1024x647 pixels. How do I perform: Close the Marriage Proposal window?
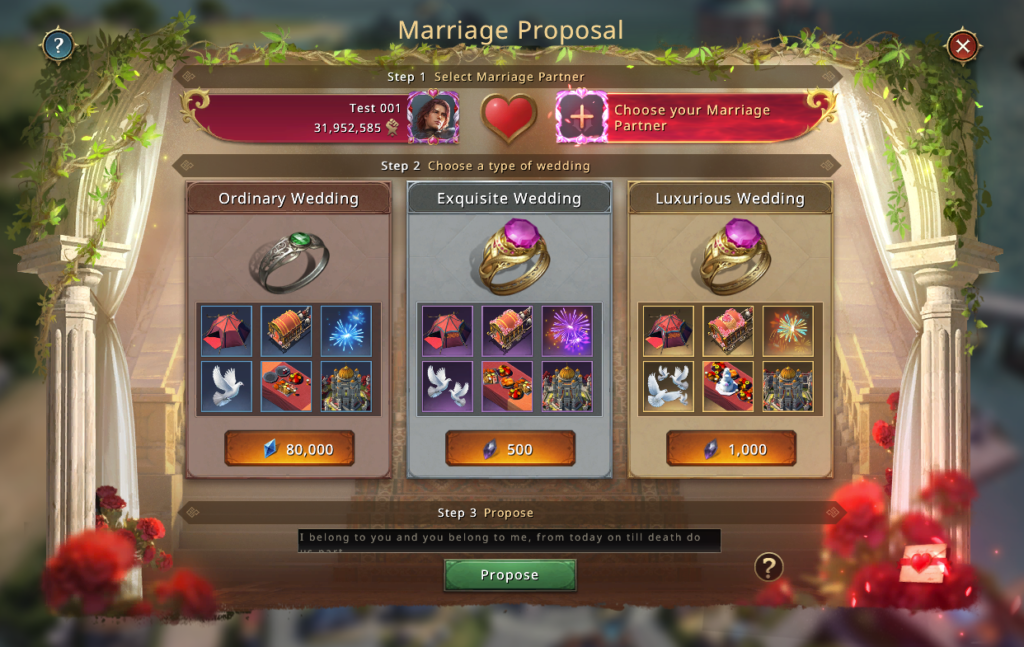tap(962, 46)
